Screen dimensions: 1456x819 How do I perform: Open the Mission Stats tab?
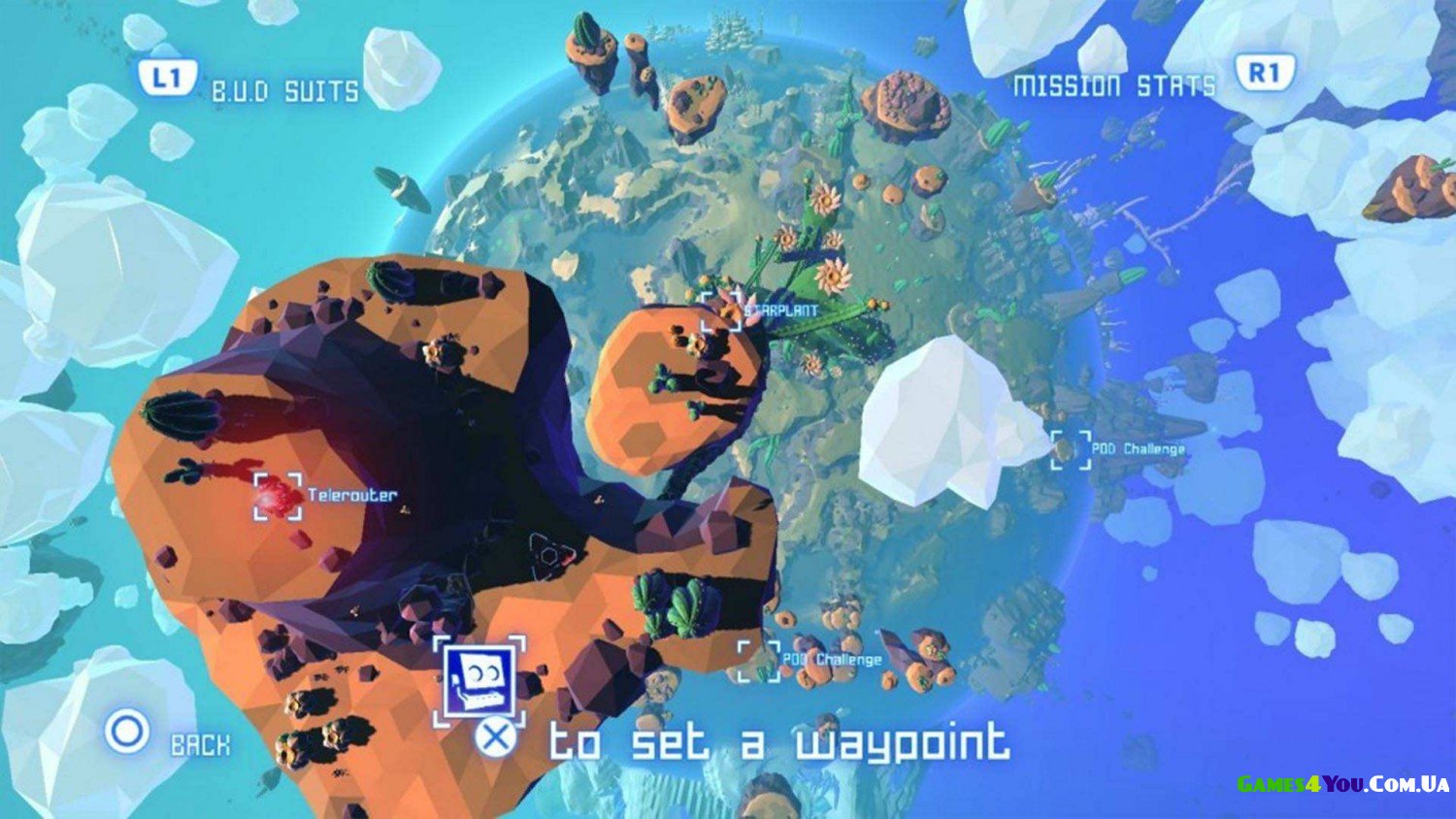pos(1113,86)
